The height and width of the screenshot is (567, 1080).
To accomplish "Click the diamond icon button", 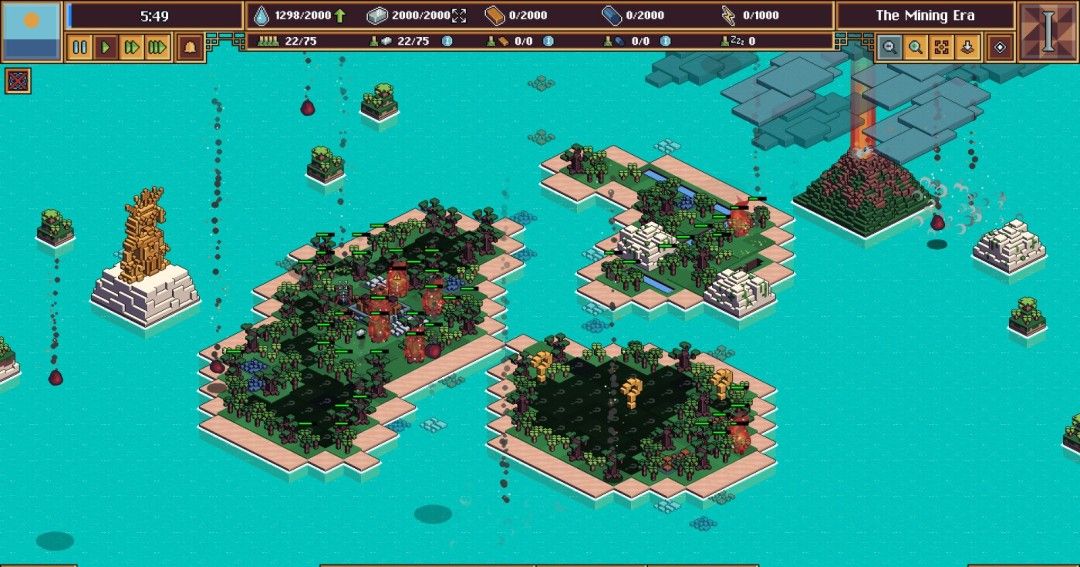I will pos(999,47).
